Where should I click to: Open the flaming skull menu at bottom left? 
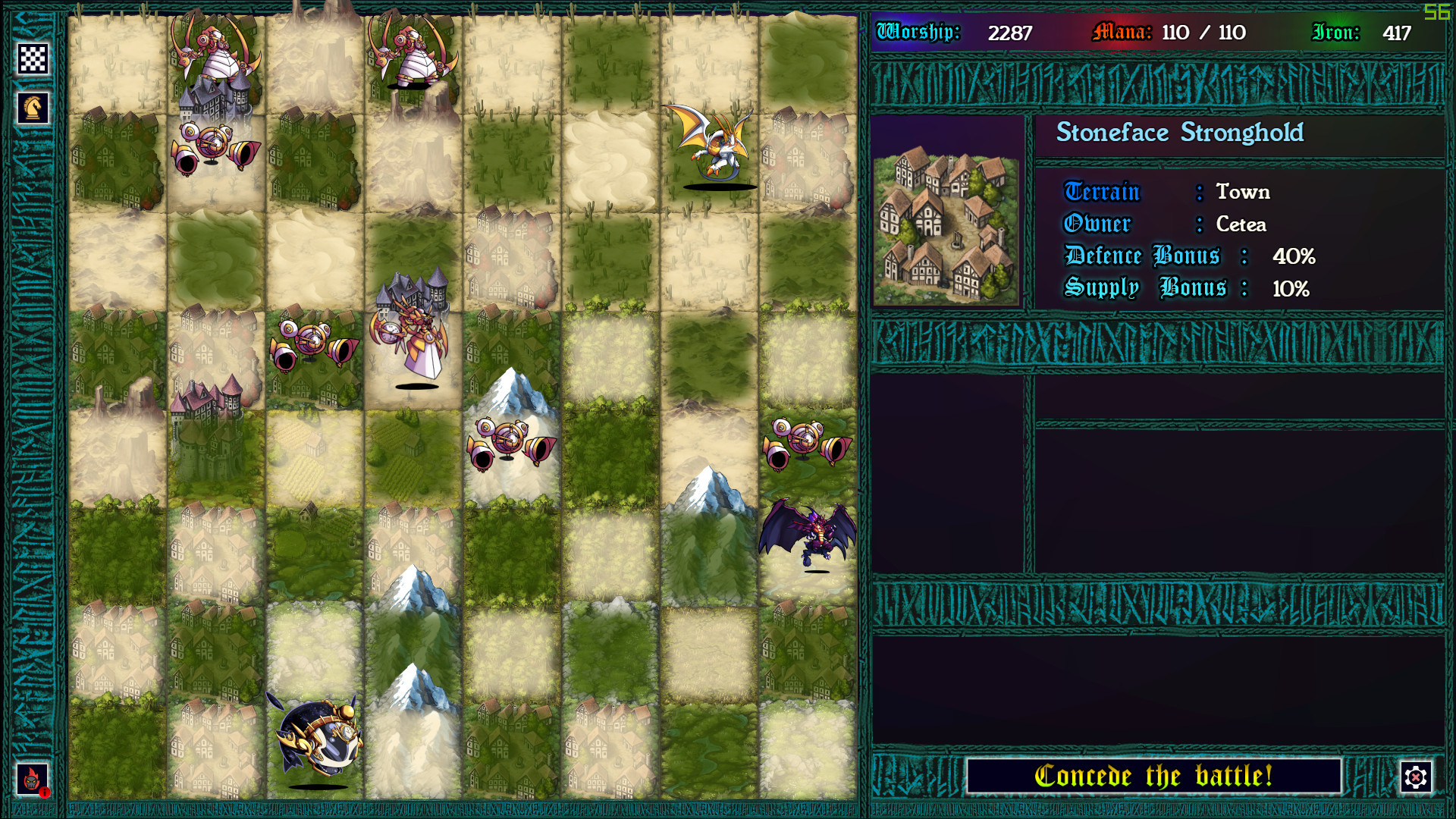click(33, 778)
